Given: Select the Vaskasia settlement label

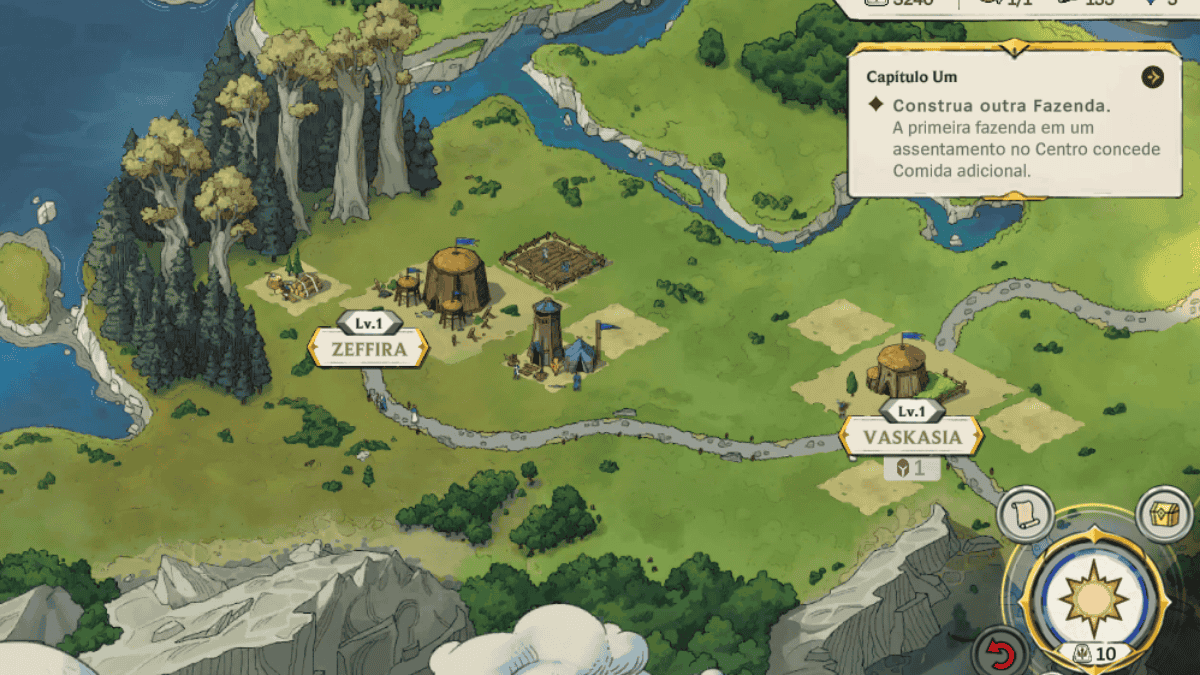Looking at the screenshot, I should (x=911, y=437).
